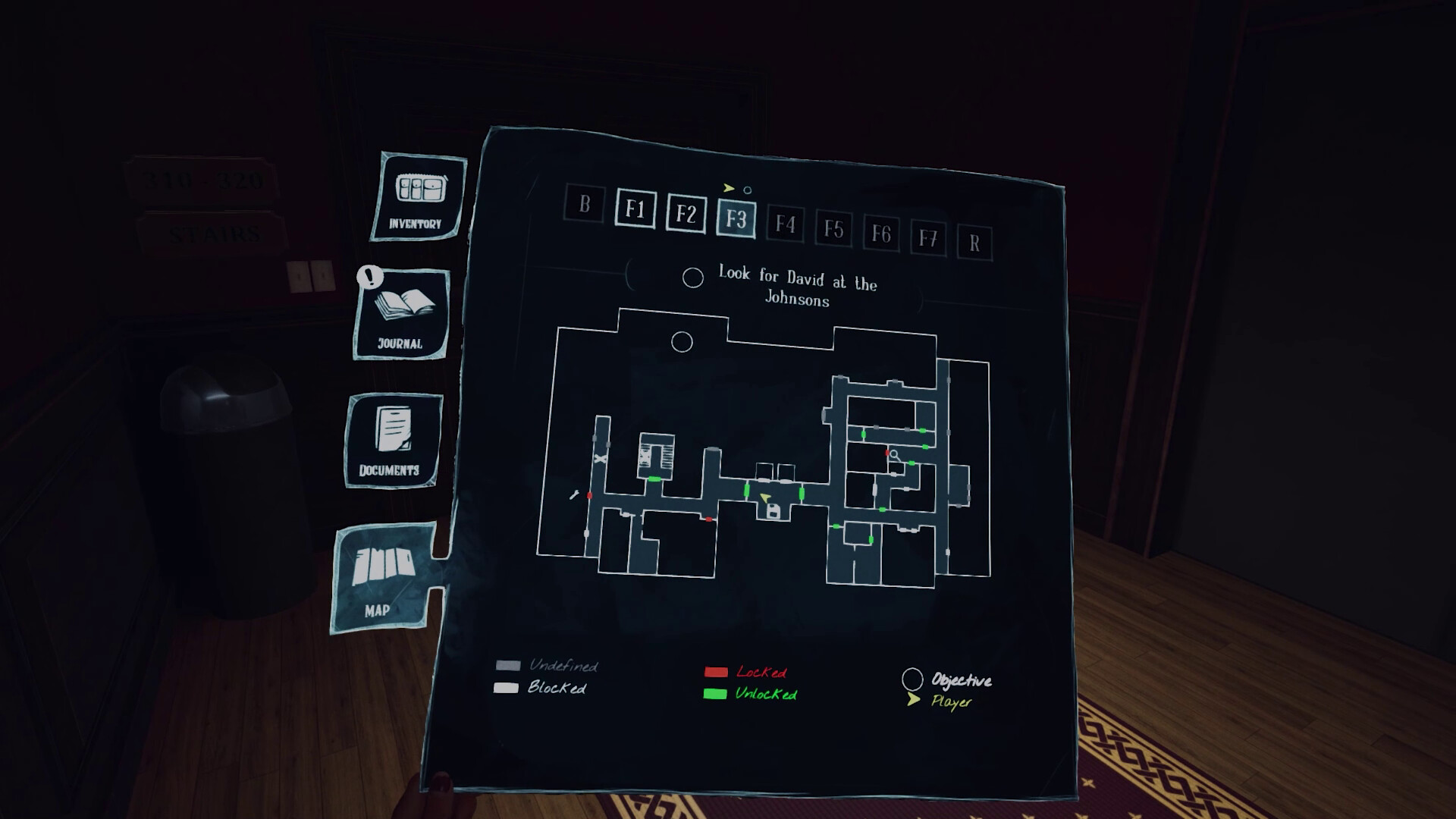Click the padlock icon near the player arrow
1456x819 pixels.
(773, 510)
